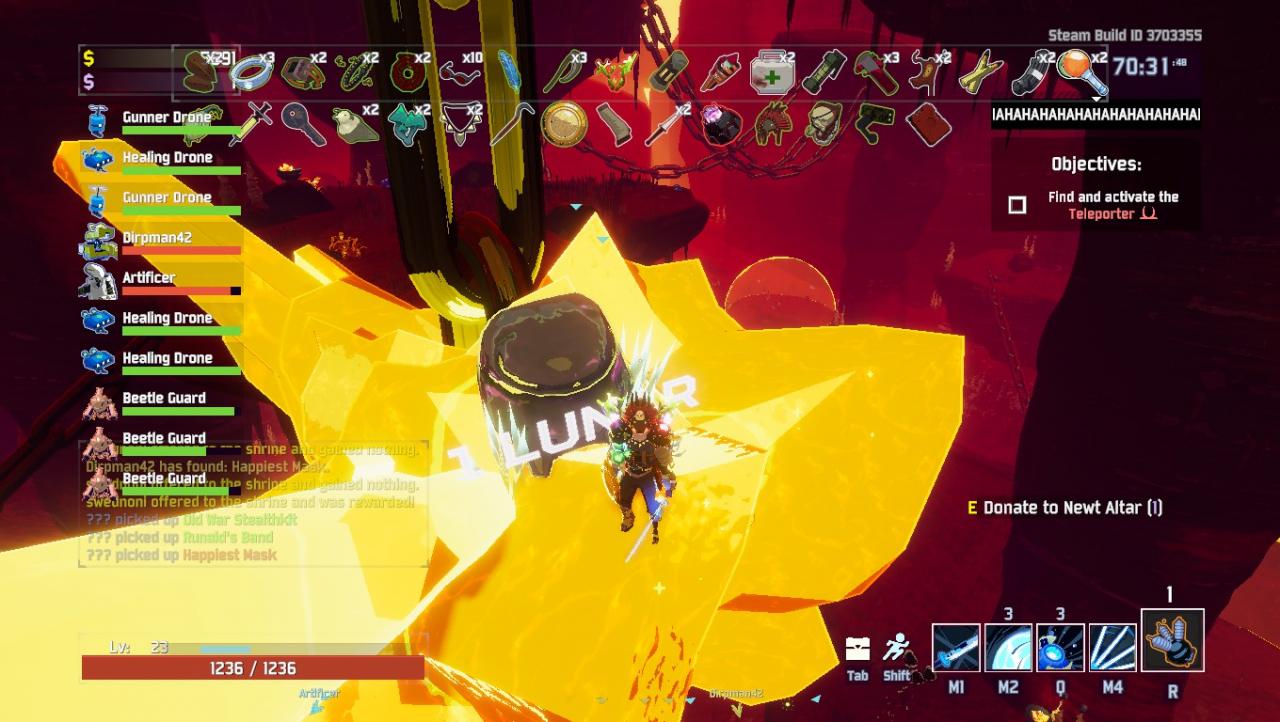1280x722 pixels.
Task: Select the Soldier's Syringe item icon
Action: (x=250, y=124)
